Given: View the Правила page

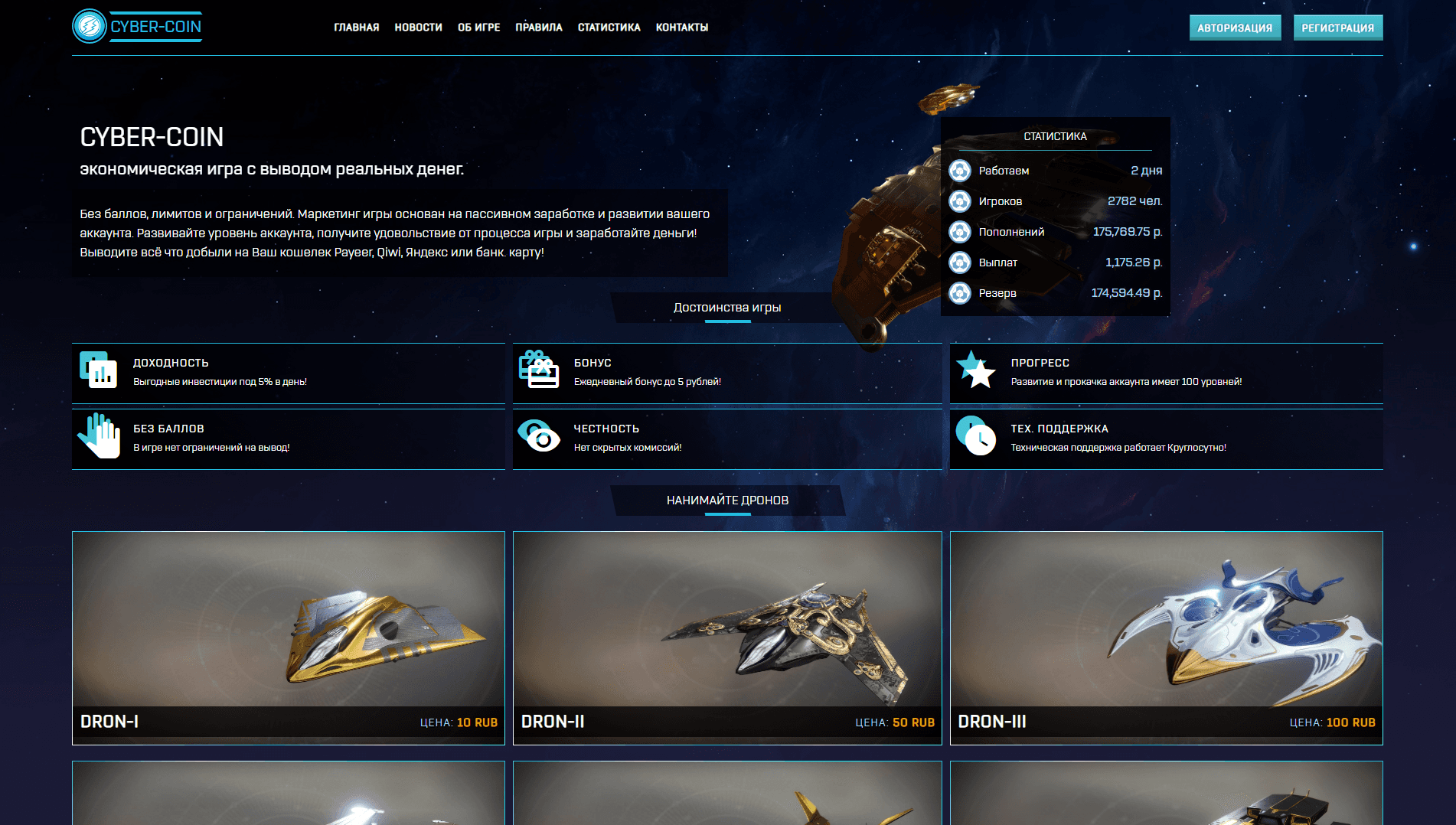Looking at the screenshot, I should tap(539, 28).
